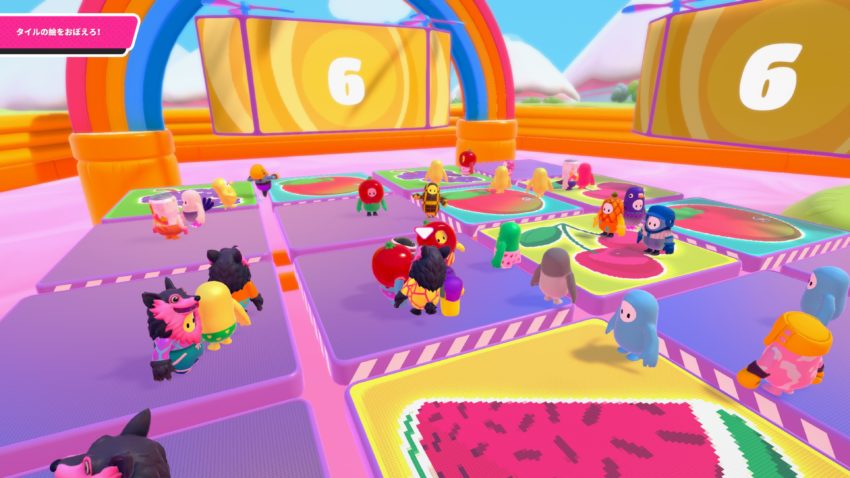This screenshot has width=850, height=478.
Task: Click the タイルの絵をおぼえろ! objective banner
Action: pos(66,33)
